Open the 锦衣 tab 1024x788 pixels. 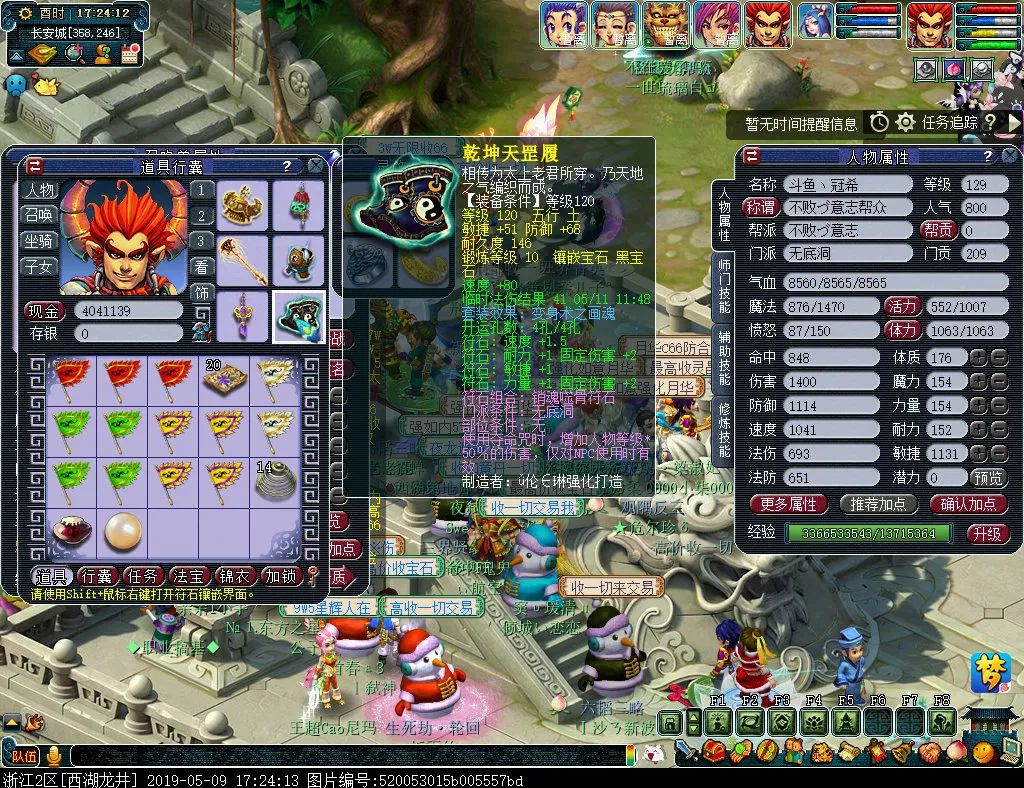coord(234,575)
